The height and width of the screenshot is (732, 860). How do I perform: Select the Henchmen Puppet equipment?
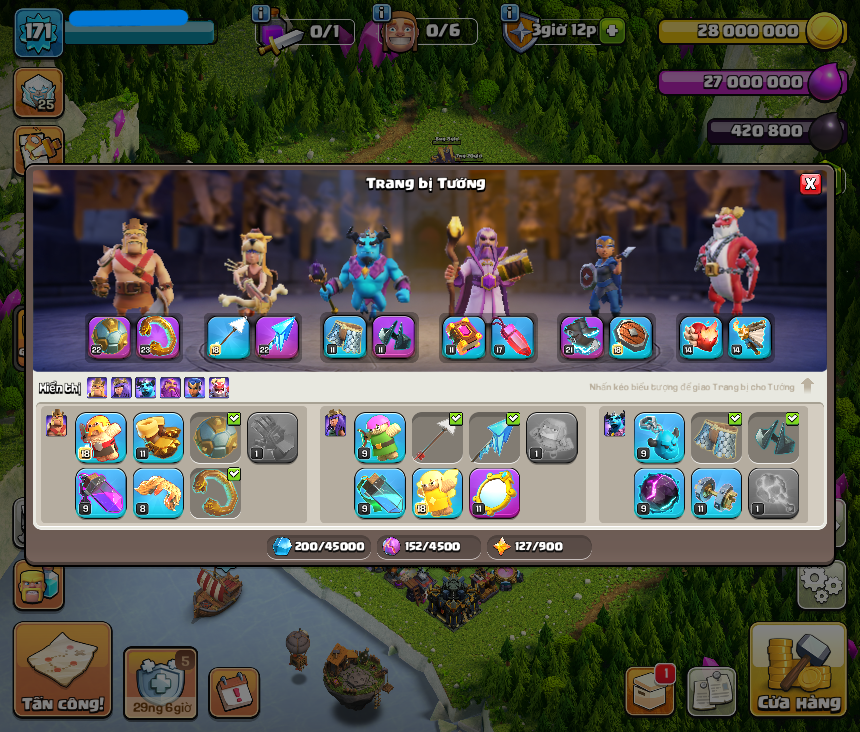[659, 438]
